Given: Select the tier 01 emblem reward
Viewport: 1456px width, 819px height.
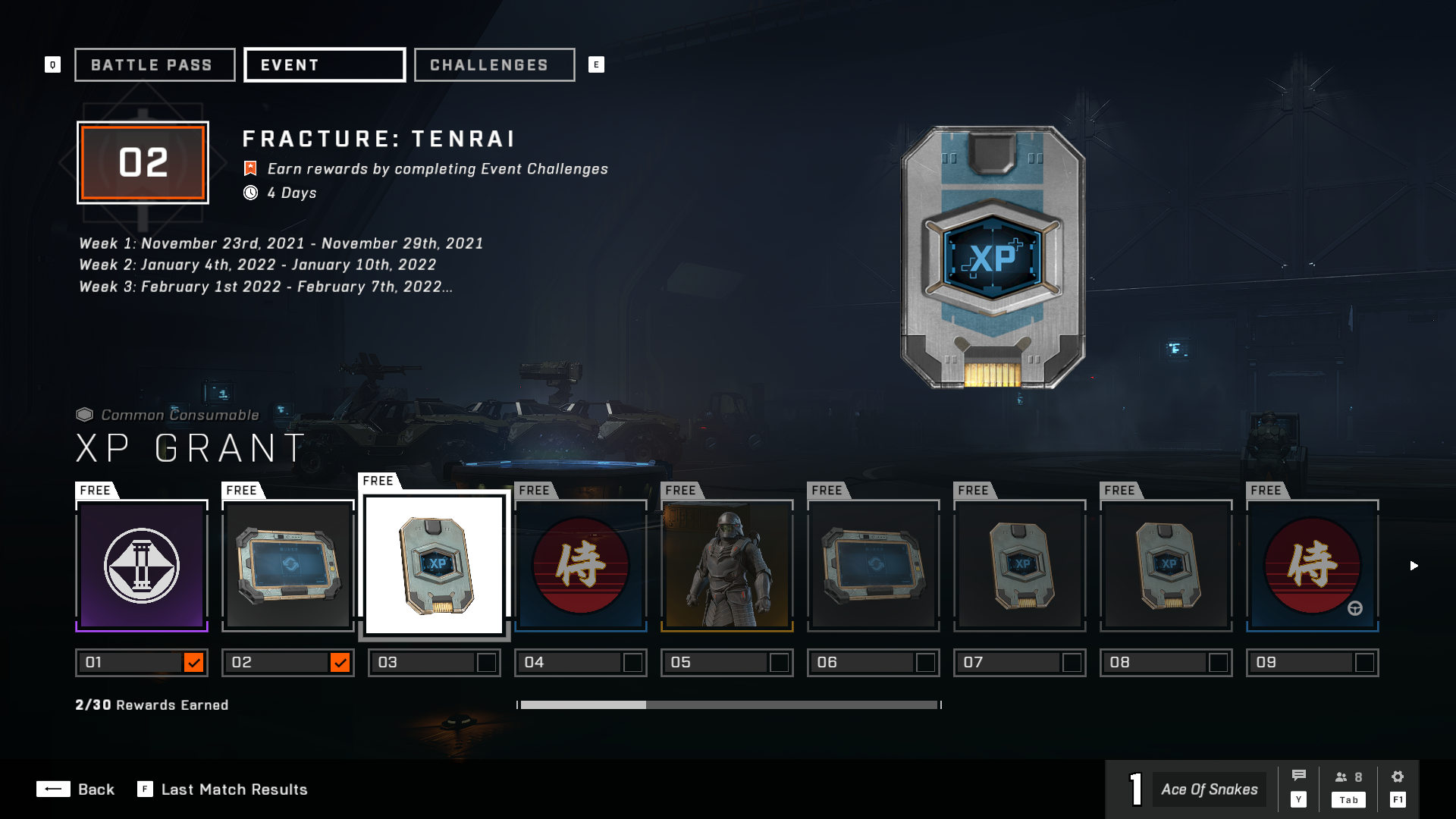Looking at the screenshot, I should pyautogui.click(x=142, y=566).
